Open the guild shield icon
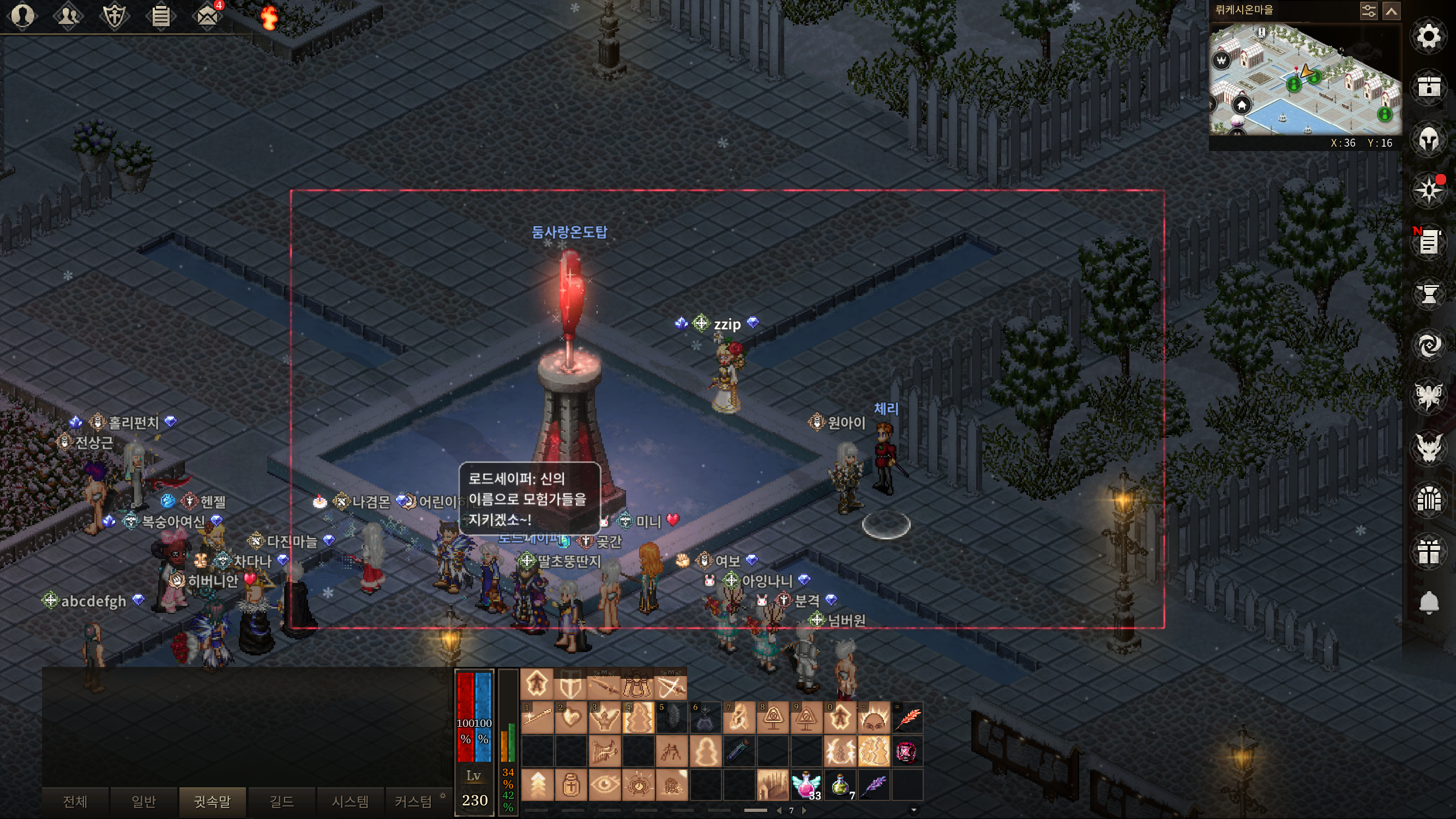1456x819 pixels. pyautogui.click(x=114, y=16)
